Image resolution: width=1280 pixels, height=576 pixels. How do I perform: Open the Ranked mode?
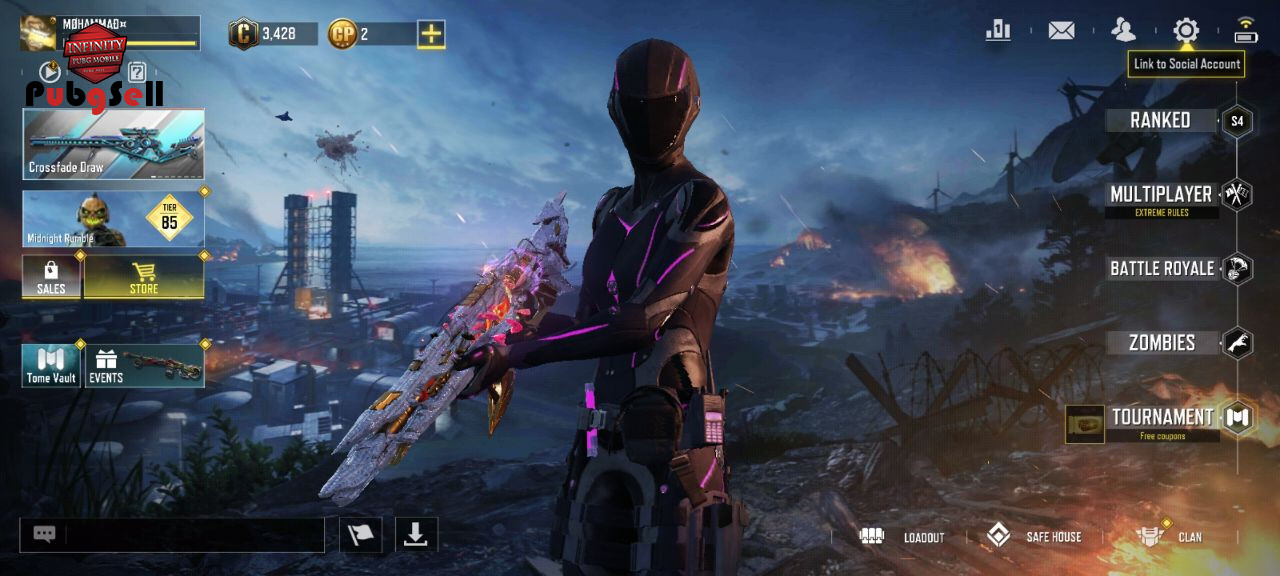(x=1160, y=121)
